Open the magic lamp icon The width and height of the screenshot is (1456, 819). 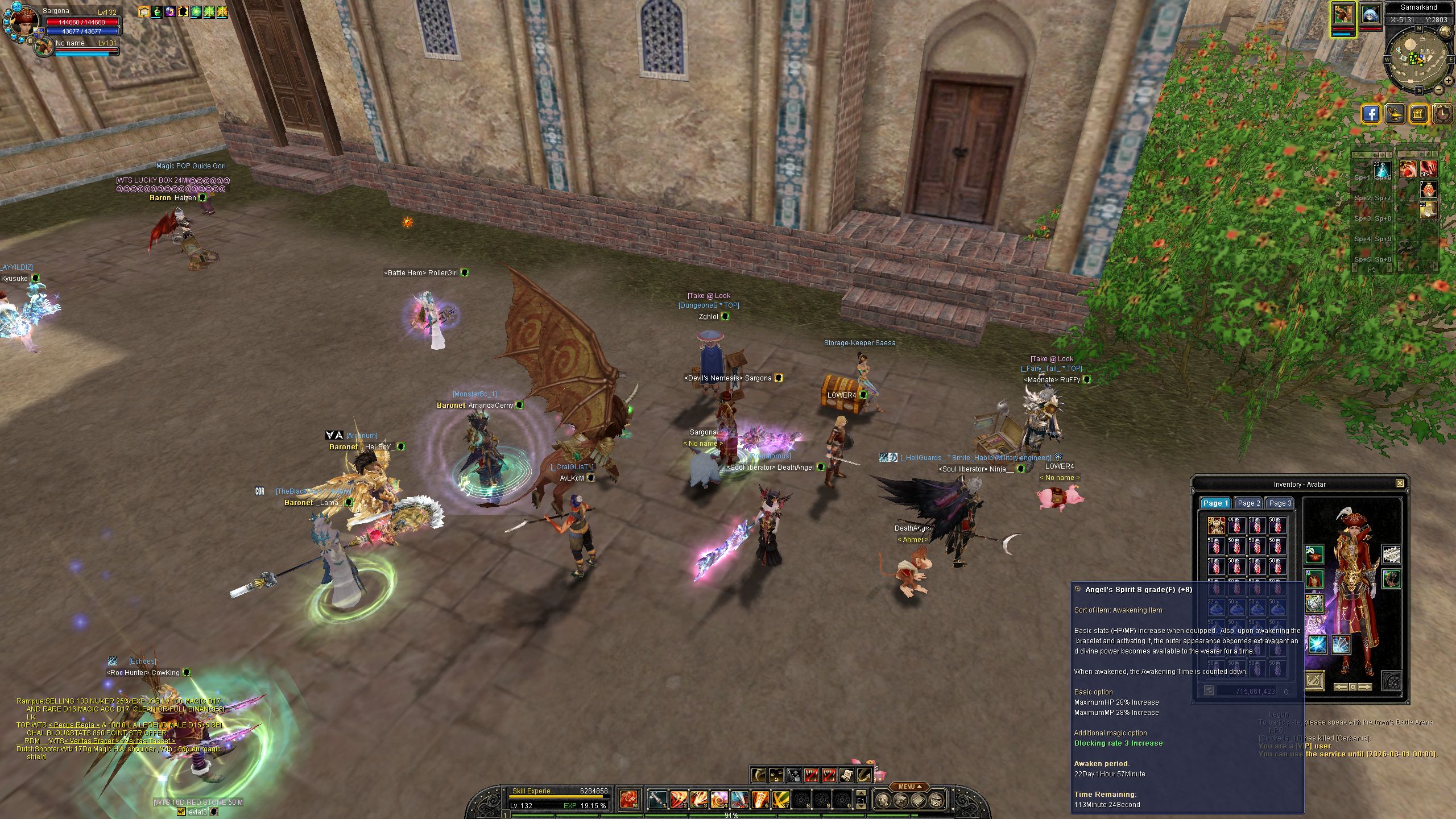[1395, 114]
